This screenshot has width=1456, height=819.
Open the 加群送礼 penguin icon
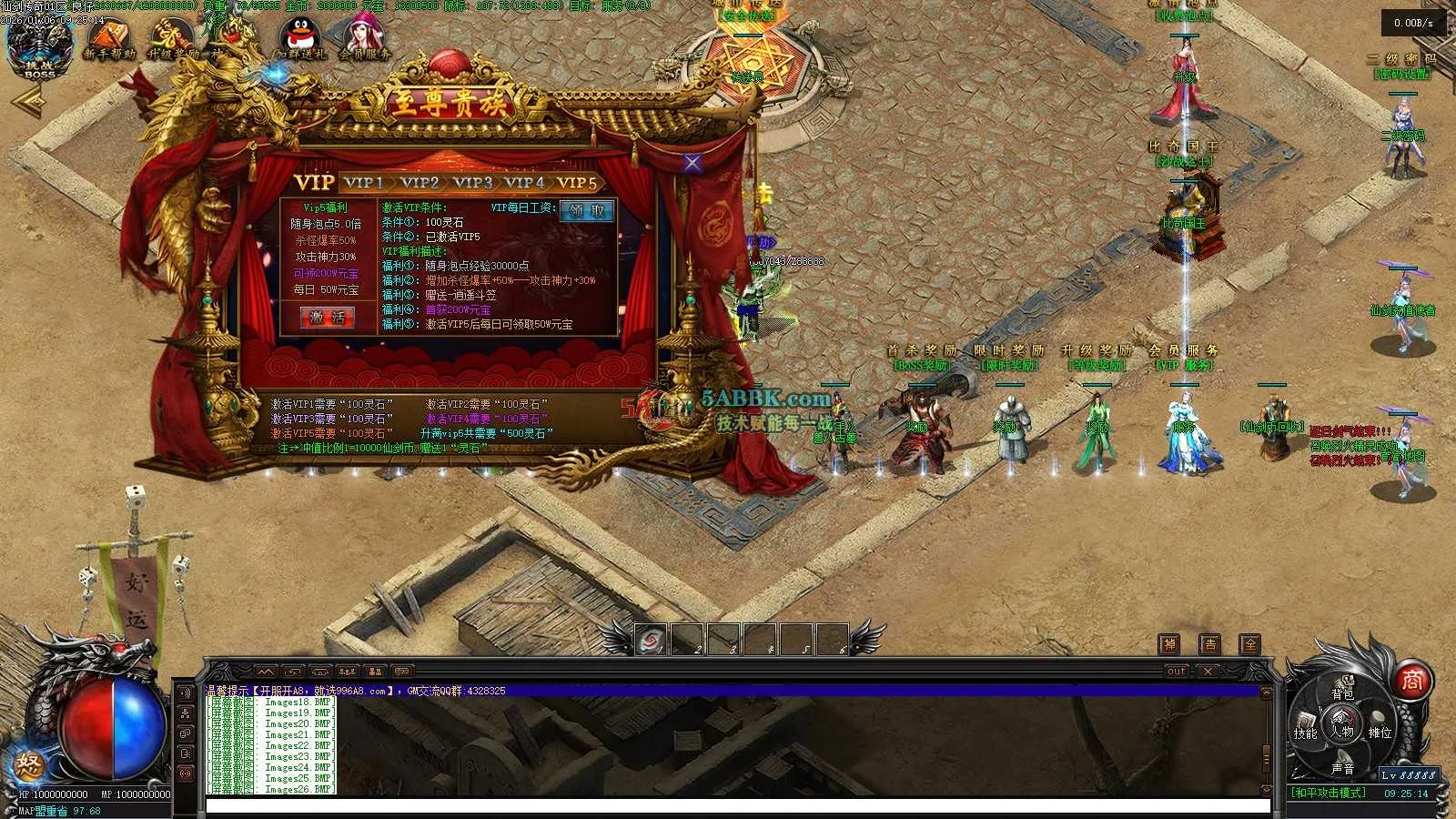click(x=301, y=41)
